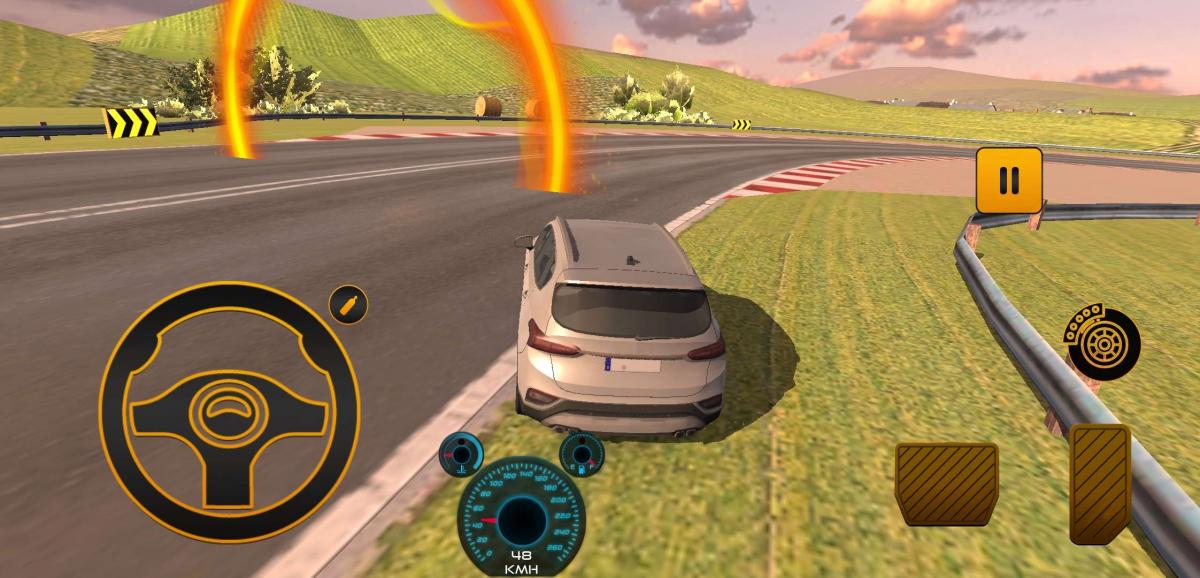Tap the steering wheel control

pyautogui.click(x=229, y=411)
